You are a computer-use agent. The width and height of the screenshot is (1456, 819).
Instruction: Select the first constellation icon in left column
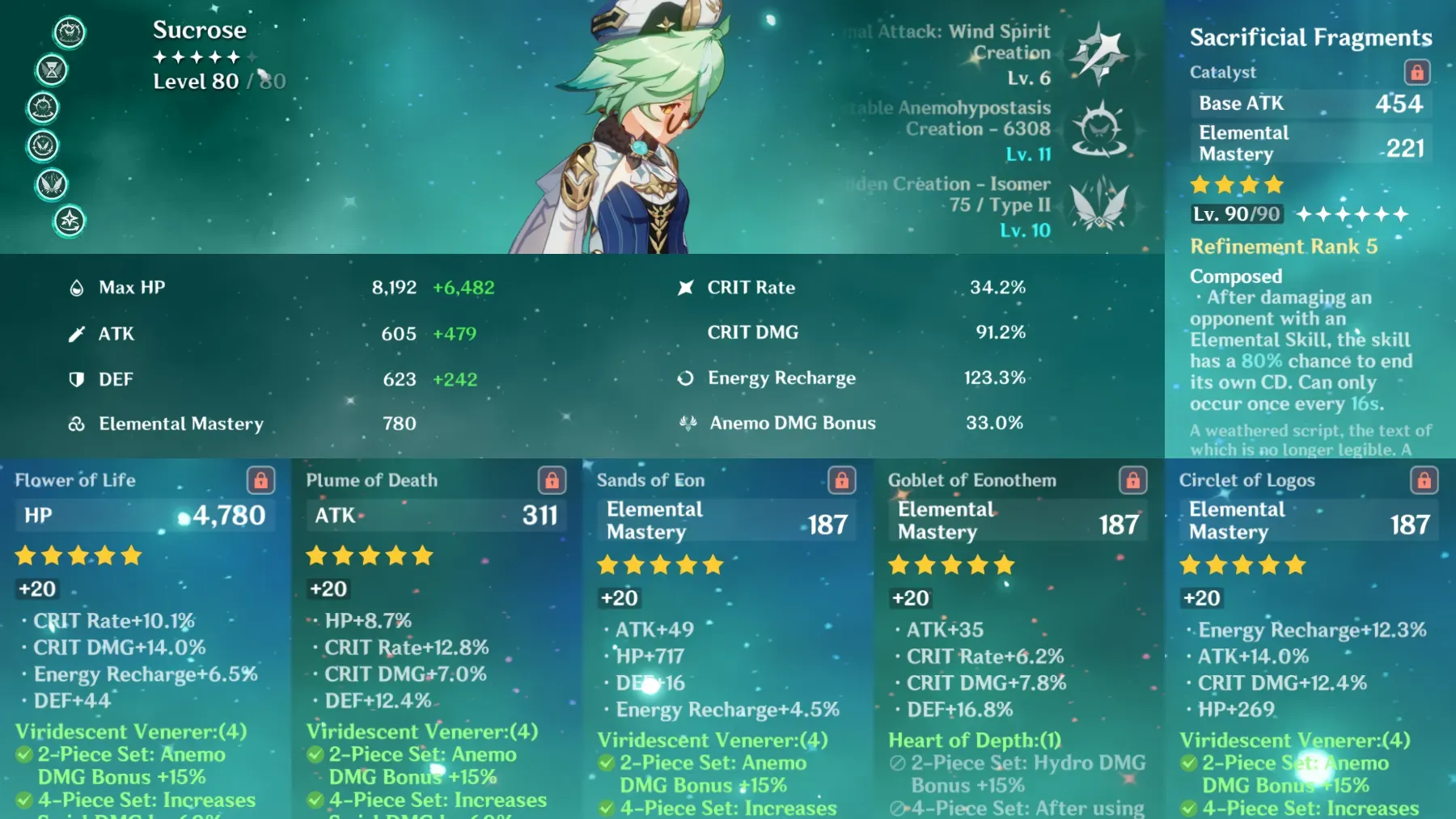coord(70,32)
